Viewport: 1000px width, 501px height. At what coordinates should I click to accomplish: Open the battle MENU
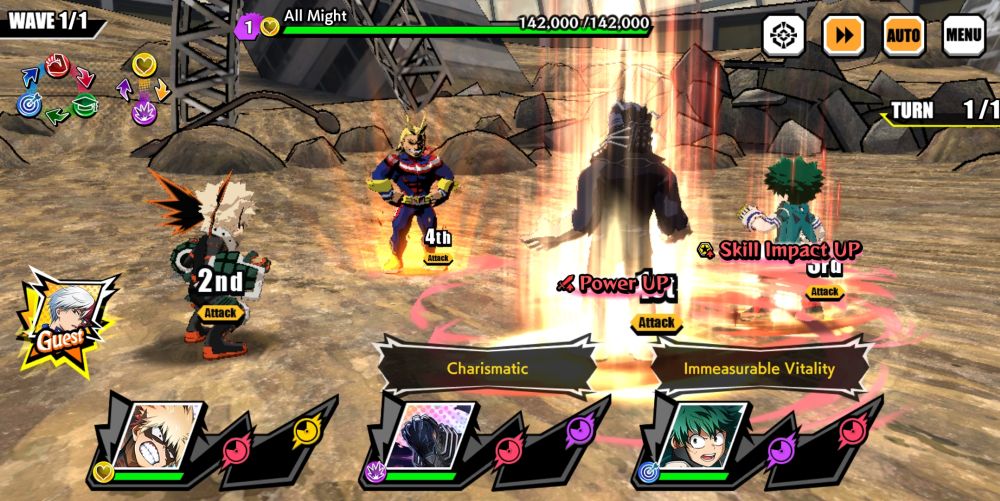[x=963, y=36]
